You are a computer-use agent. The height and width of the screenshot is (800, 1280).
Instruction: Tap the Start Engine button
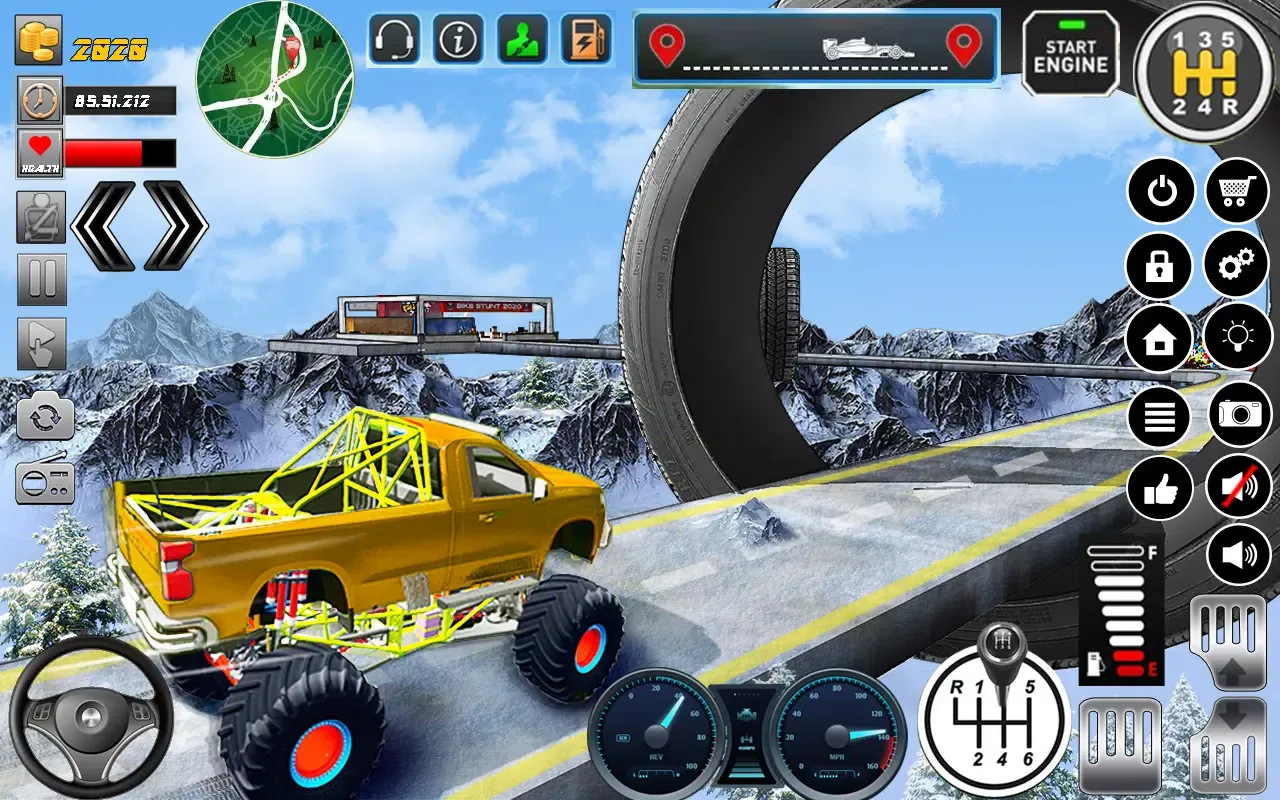(x=1070, y=54)
